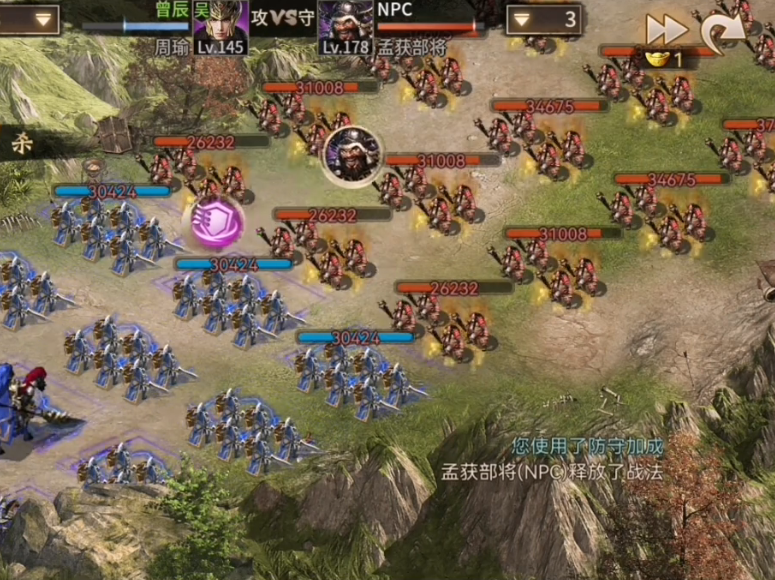Expand the top-left dropdown arrow panel
The image size is (775, 580).
(30, 19)
